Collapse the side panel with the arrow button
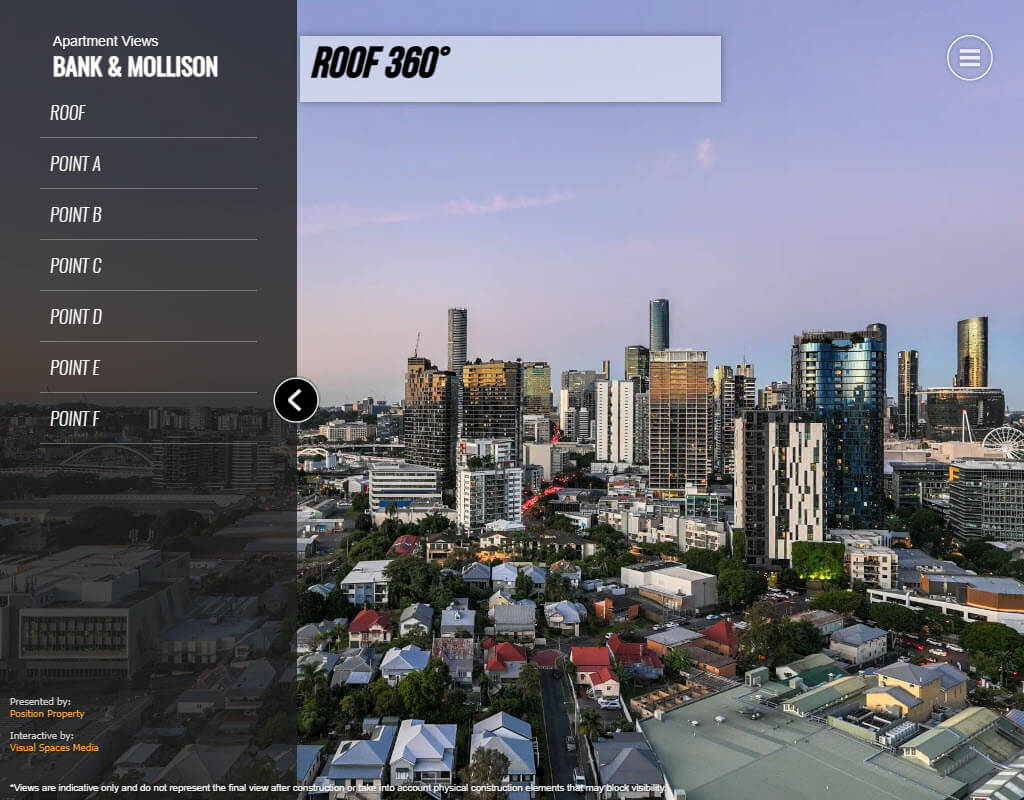Screen dimensions: 1024x800 (296, 400)
